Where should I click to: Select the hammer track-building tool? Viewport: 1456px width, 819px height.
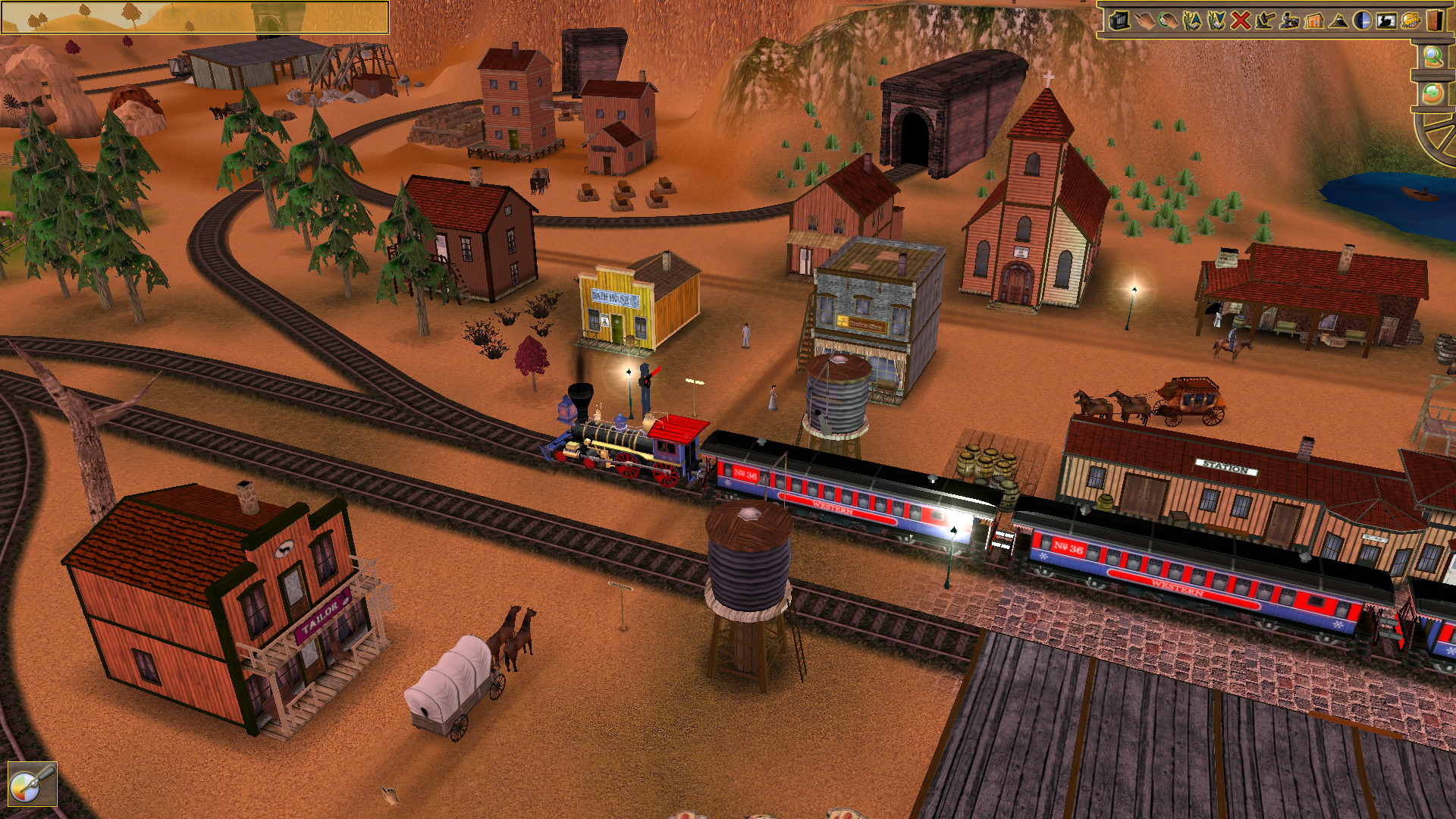tap(1264, 21)
